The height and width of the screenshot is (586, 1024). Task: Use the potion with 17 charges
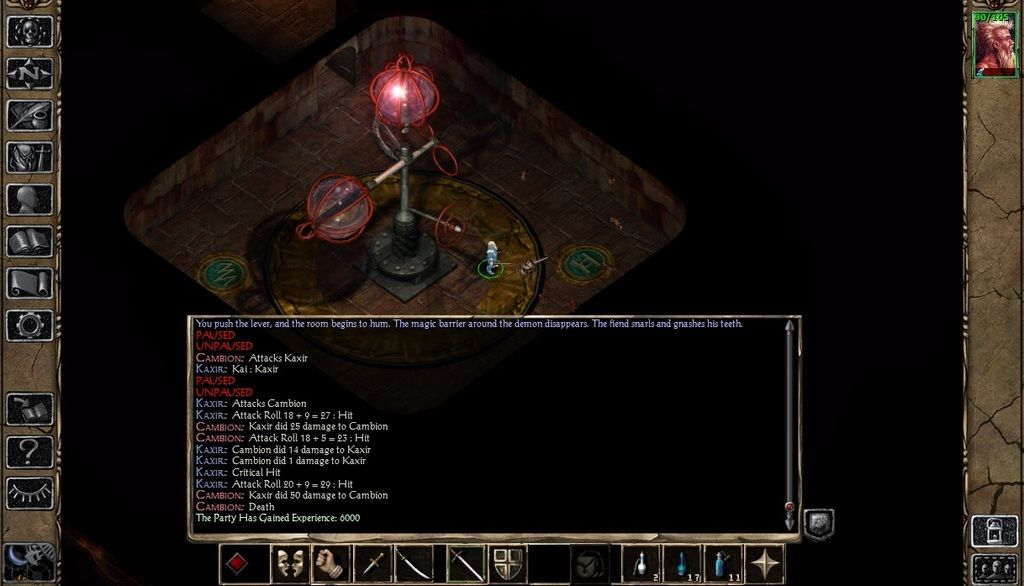(682, 564)
